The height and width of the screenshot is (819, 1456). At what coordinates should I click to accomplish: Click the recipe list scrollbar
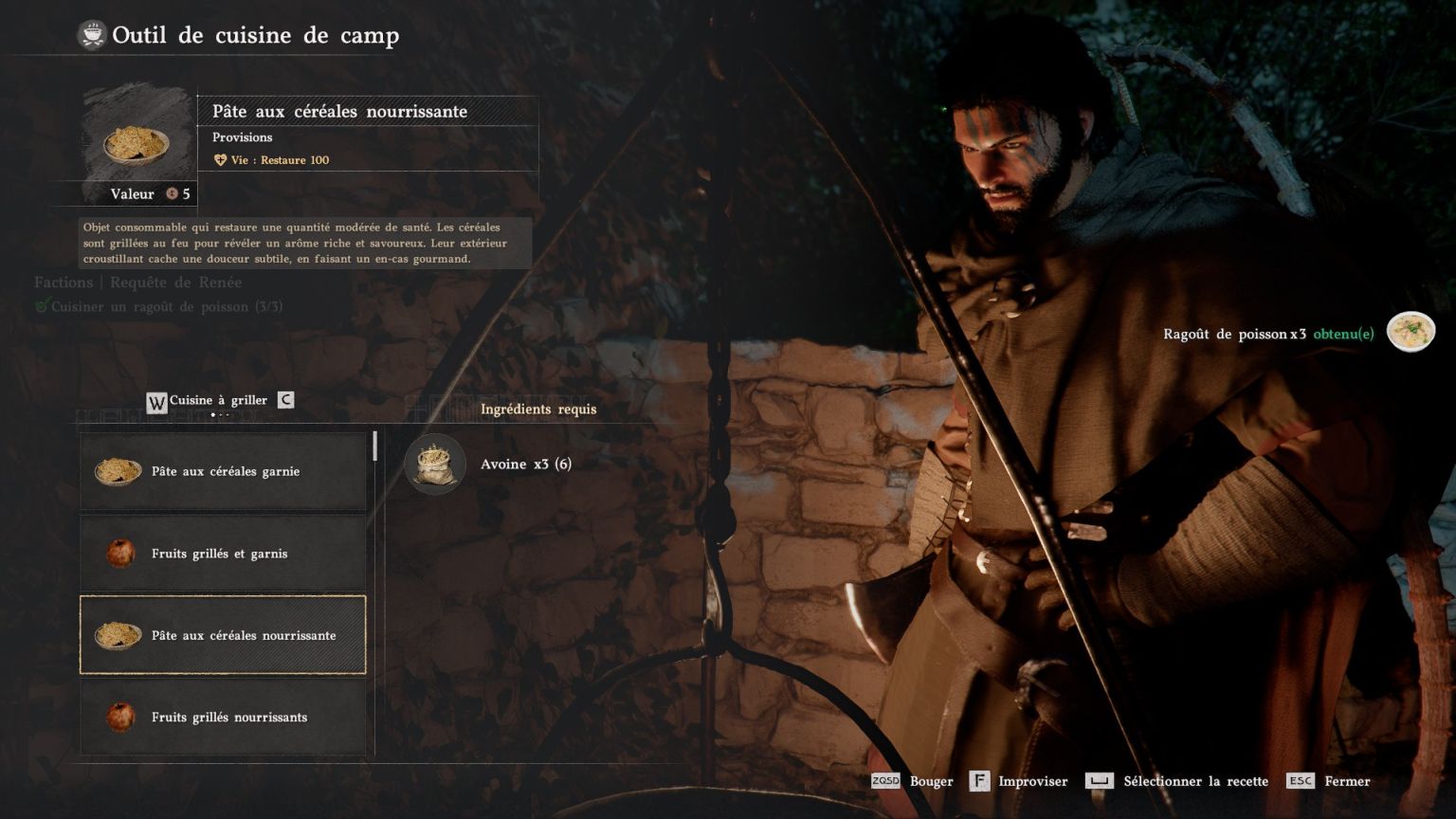[x=375, y=446]
